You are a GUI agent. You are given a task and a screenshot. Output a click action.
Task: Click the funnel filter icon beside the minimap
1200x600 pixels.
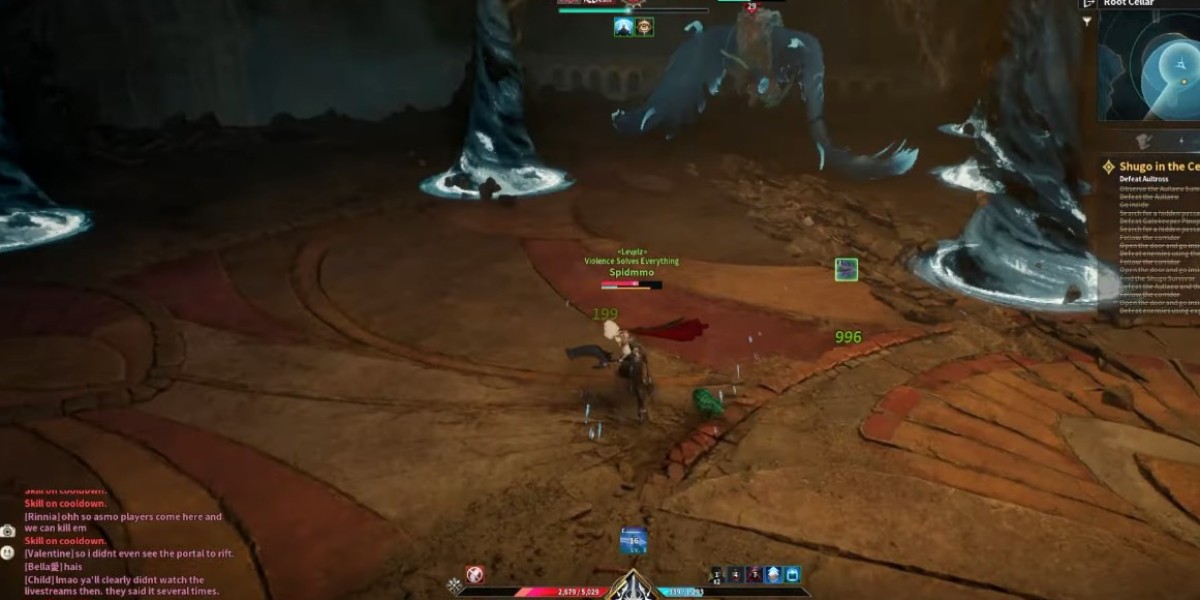click(1087, 20)
